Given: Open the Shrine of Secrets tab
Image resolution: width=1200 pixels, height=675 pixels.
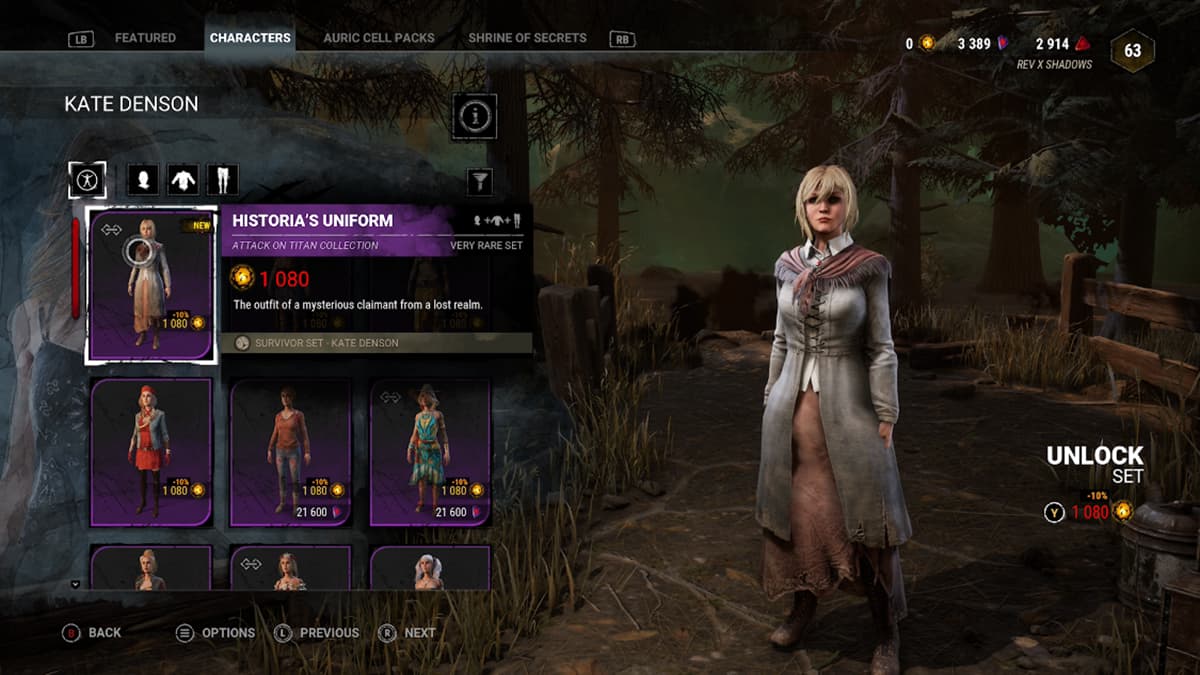Looking at the screenshot, I should point(527,38).
